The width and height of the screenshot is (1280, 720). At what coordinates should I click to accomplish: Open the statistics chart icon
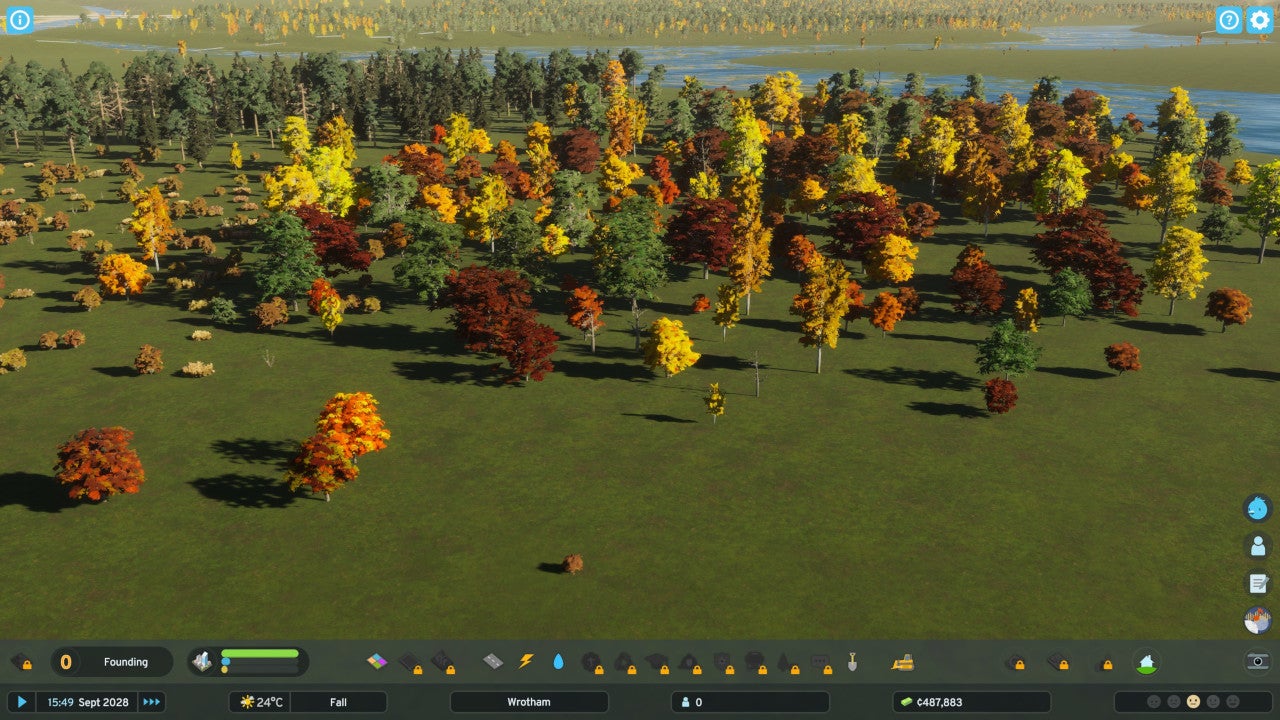[x=1257, y=620]
